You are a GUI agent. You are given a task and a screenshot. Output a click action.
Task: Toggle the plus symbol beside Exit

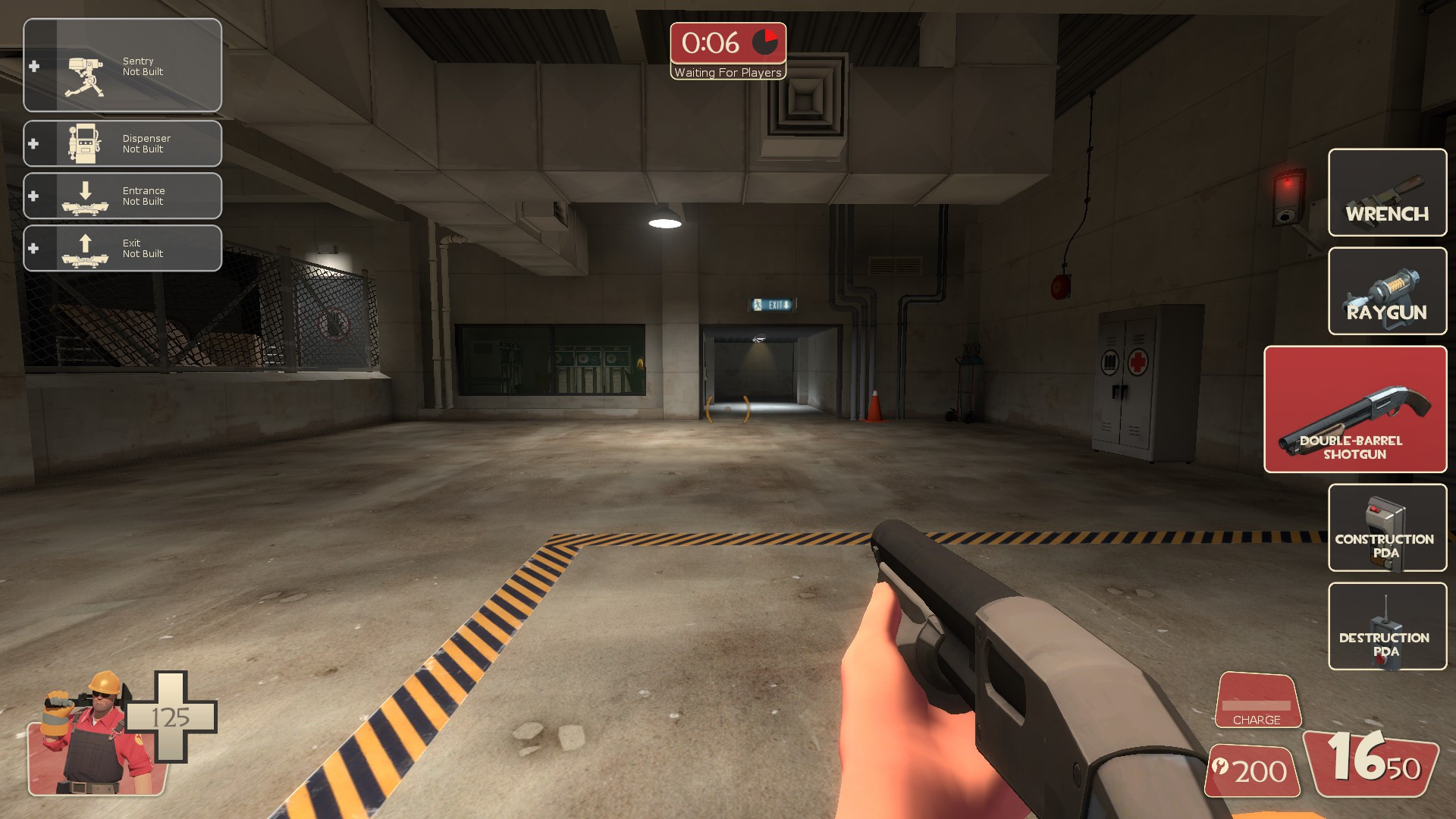(x=33, y=248)
